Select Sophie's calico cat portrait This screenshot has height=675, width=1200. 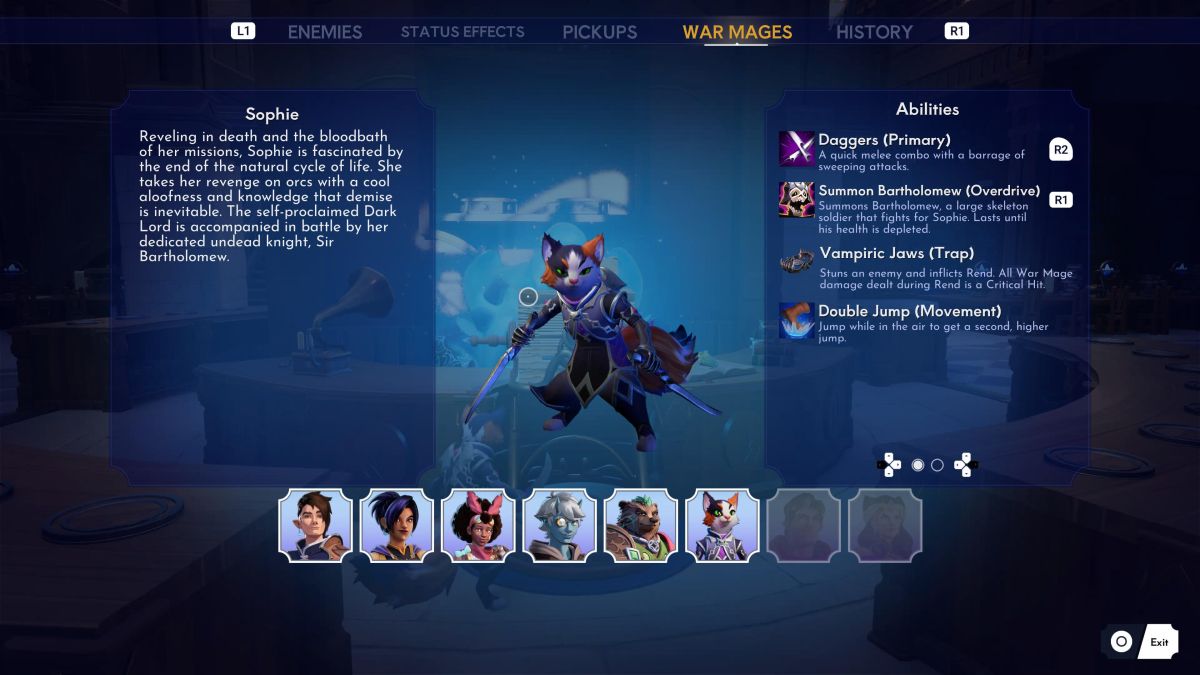[x=723, y=525]
